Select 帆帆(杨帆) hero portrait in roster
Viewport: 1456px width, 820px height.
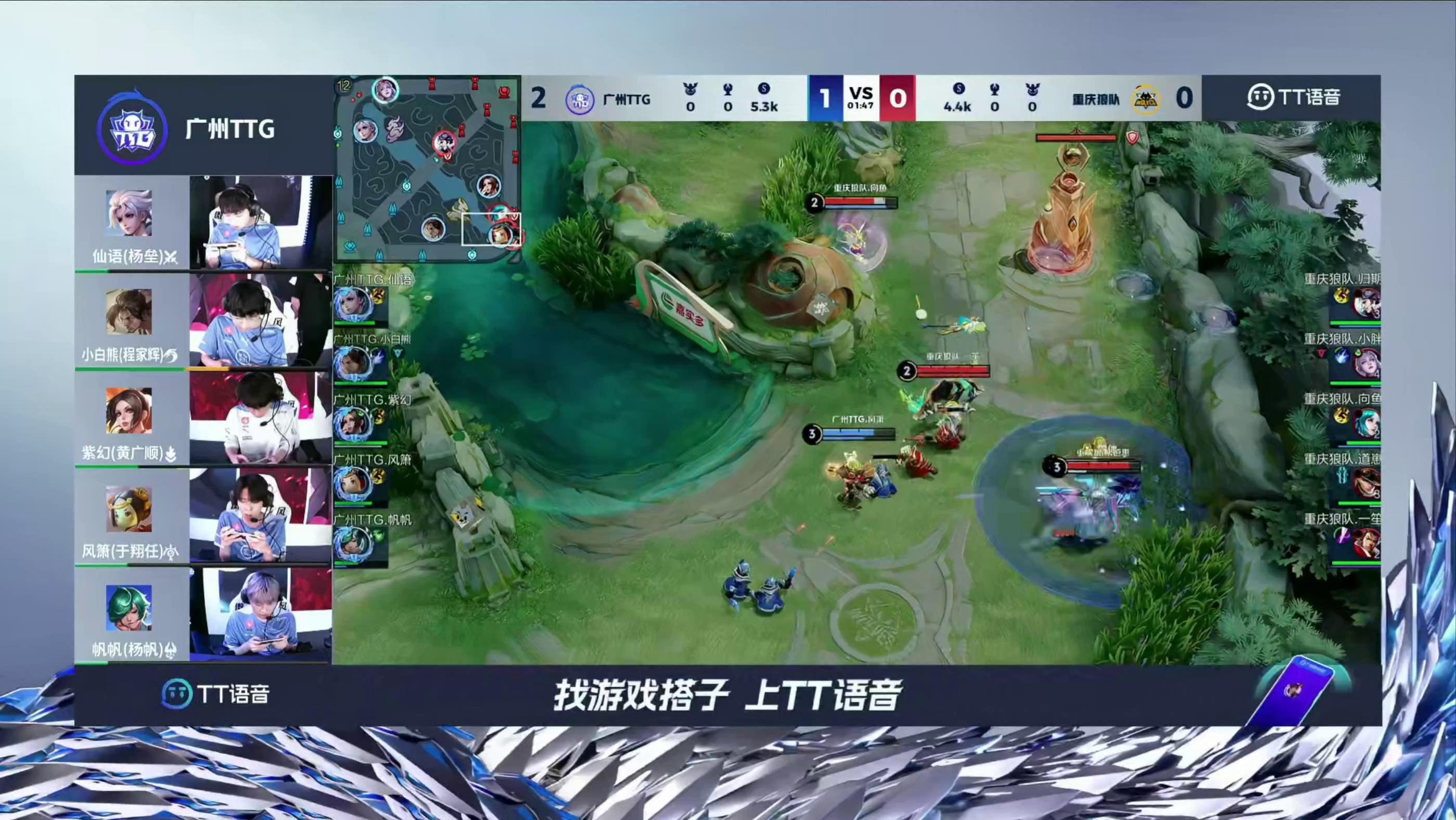pyautogui.click(x=129, y=608)
